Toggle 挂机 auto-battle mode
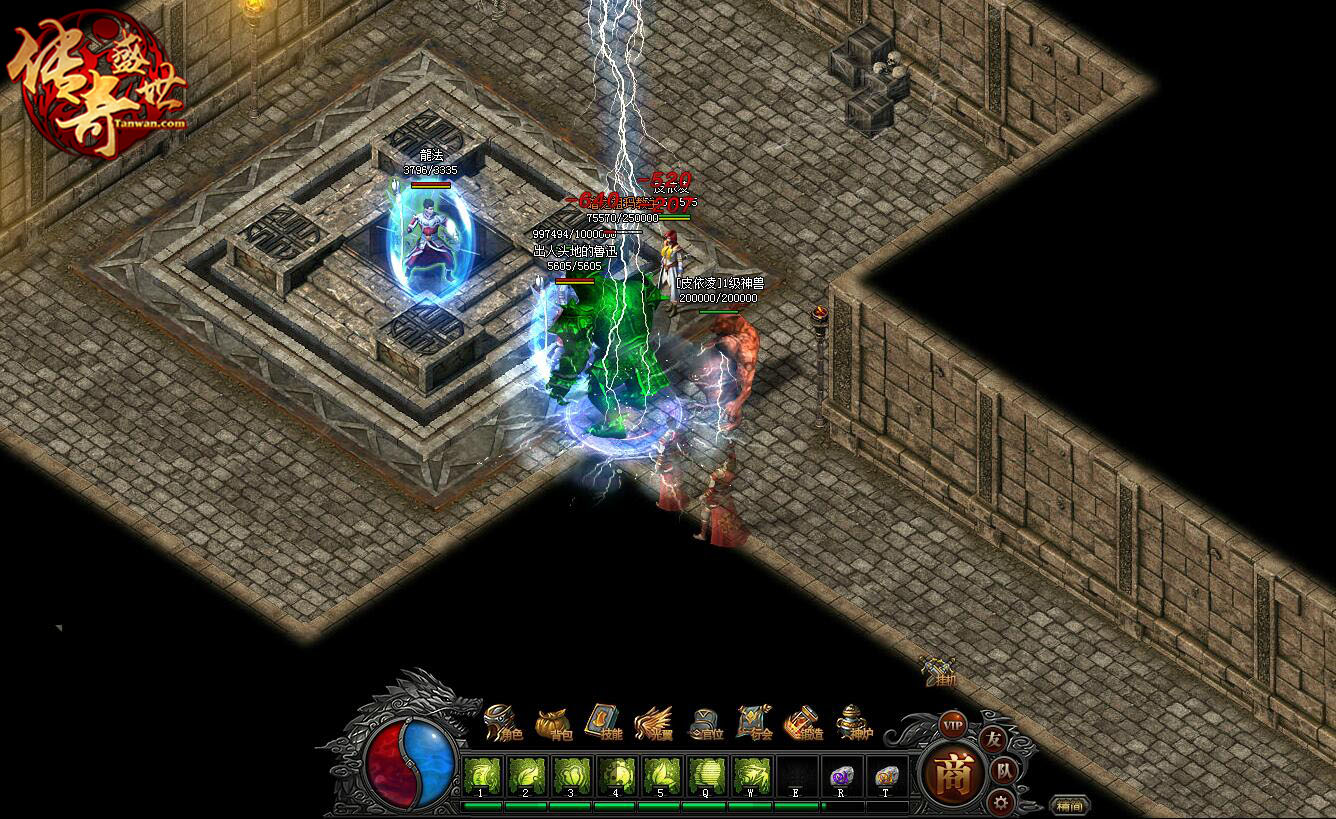The image size is (1336, 819). 940,672
